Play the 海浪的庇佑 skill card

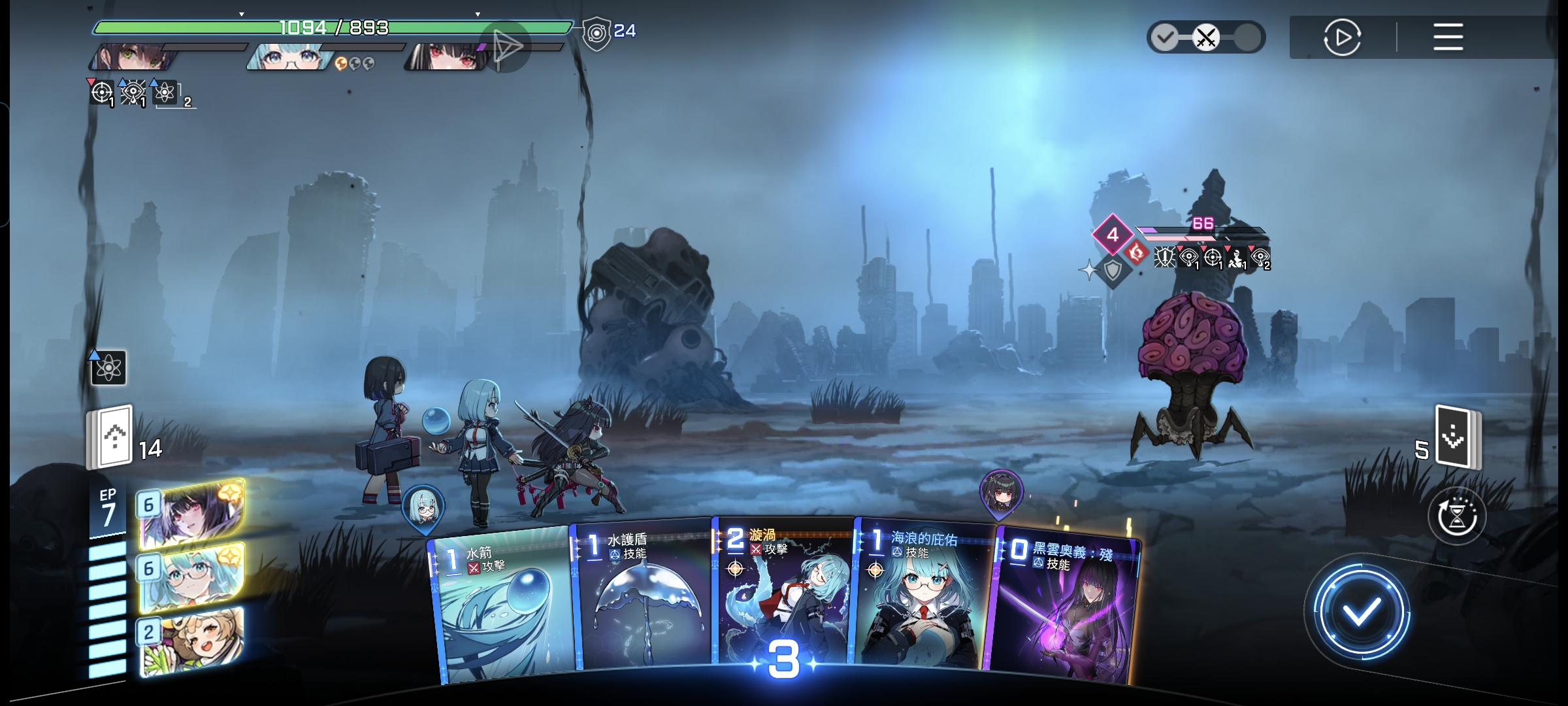923,598
